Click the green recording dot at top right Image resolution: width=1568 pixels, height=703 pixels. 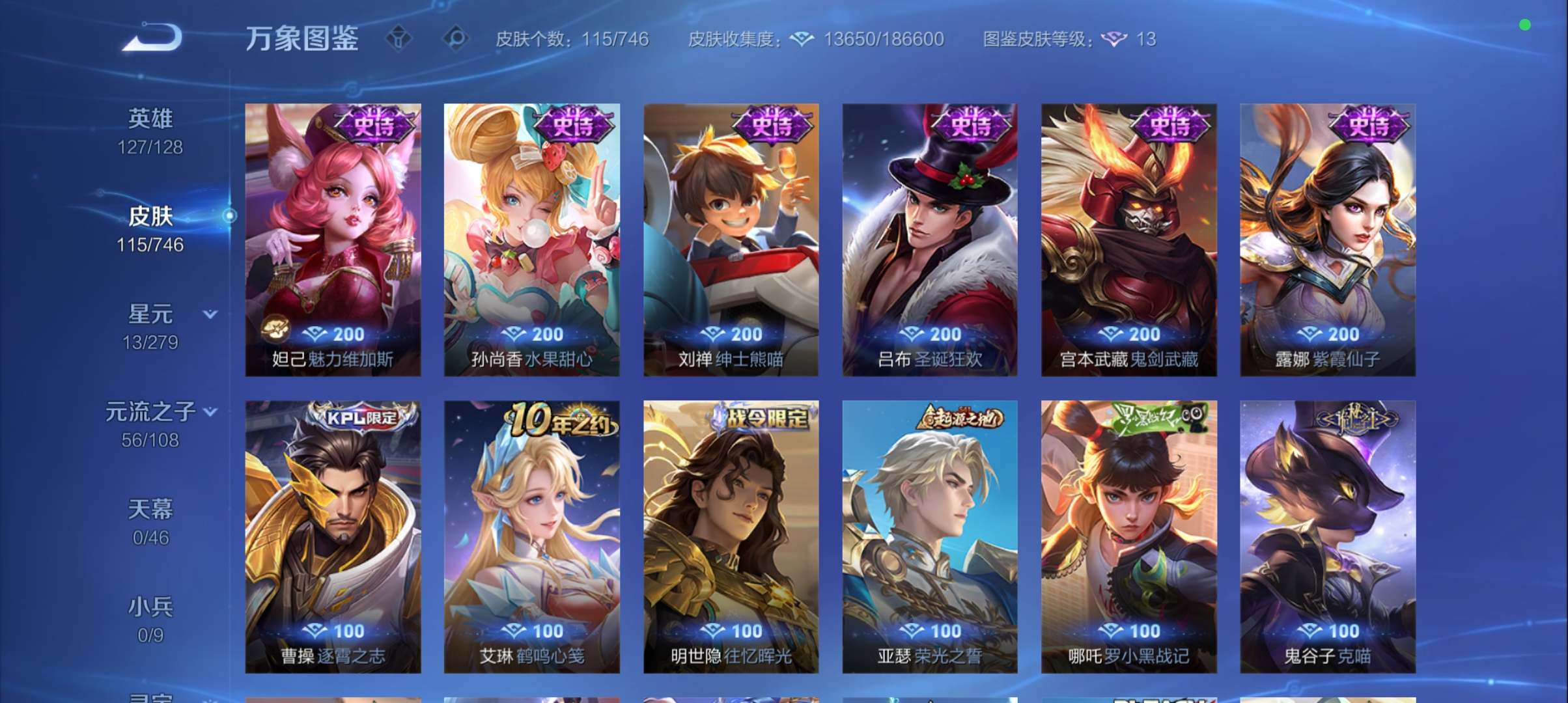point(1525,25)
